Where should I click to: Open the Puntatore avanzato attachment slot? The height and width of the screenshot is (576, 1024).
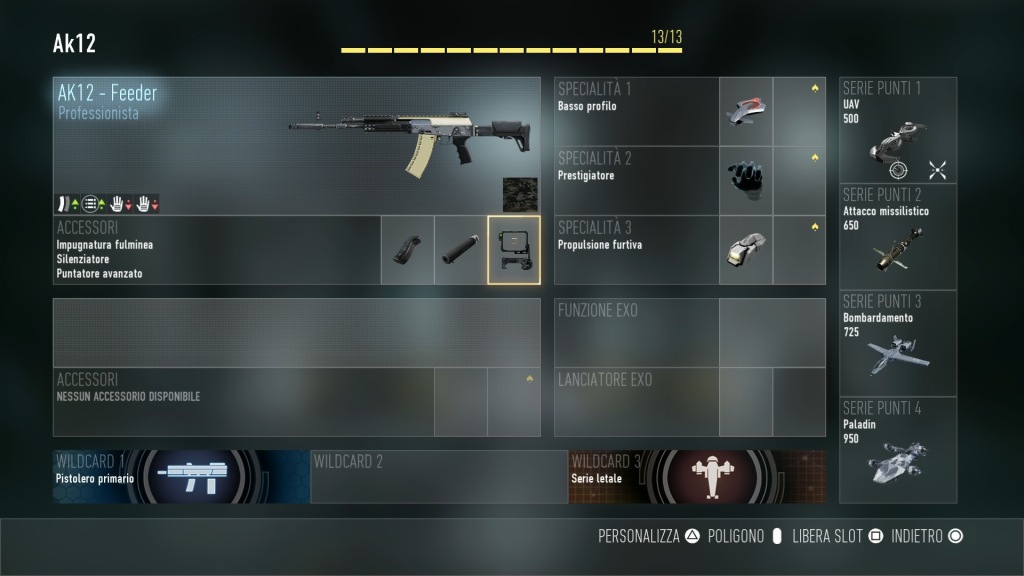tap(514, 250)
